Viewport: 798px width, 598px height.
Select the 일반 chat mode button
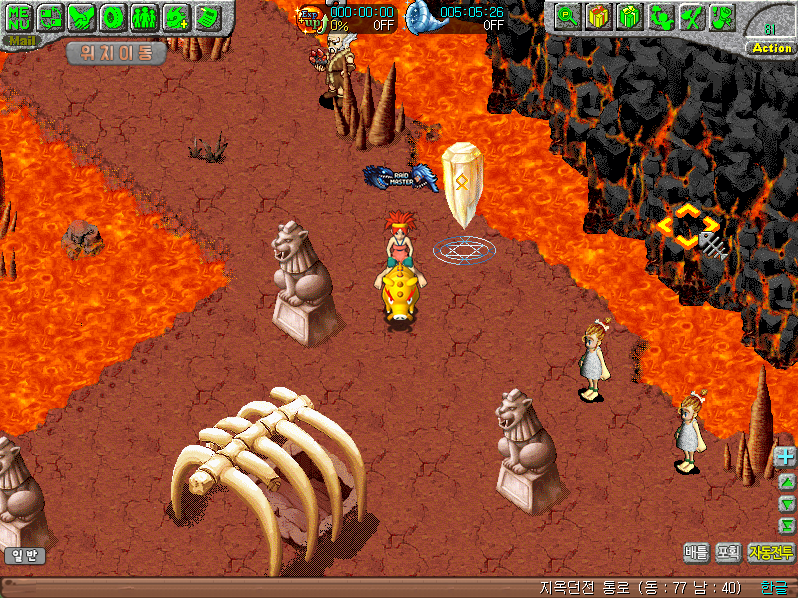(x=24, y=555)
